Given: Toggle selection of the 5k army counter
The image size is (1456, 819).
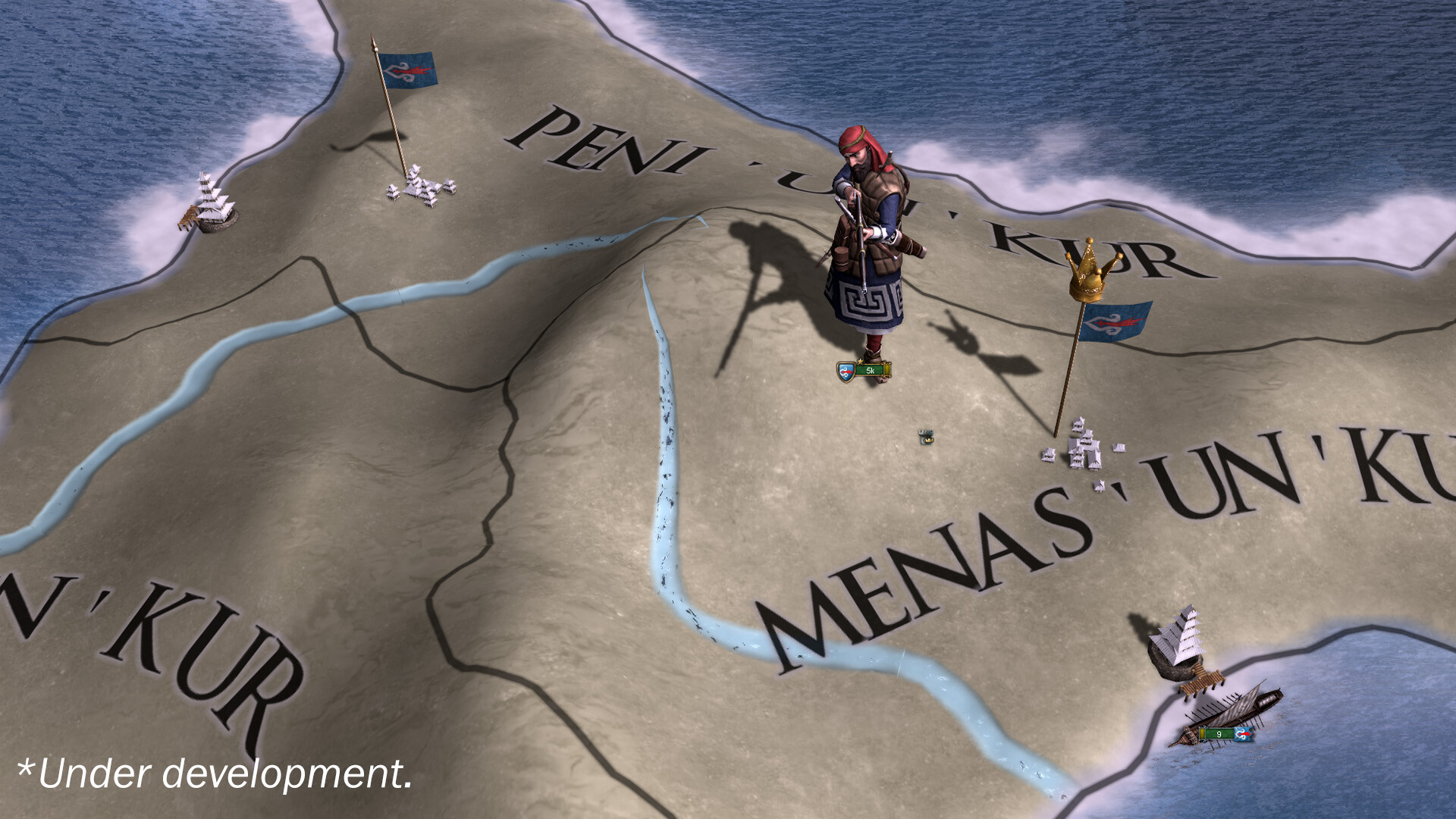Looking at the screenshot, I should 870,371.
